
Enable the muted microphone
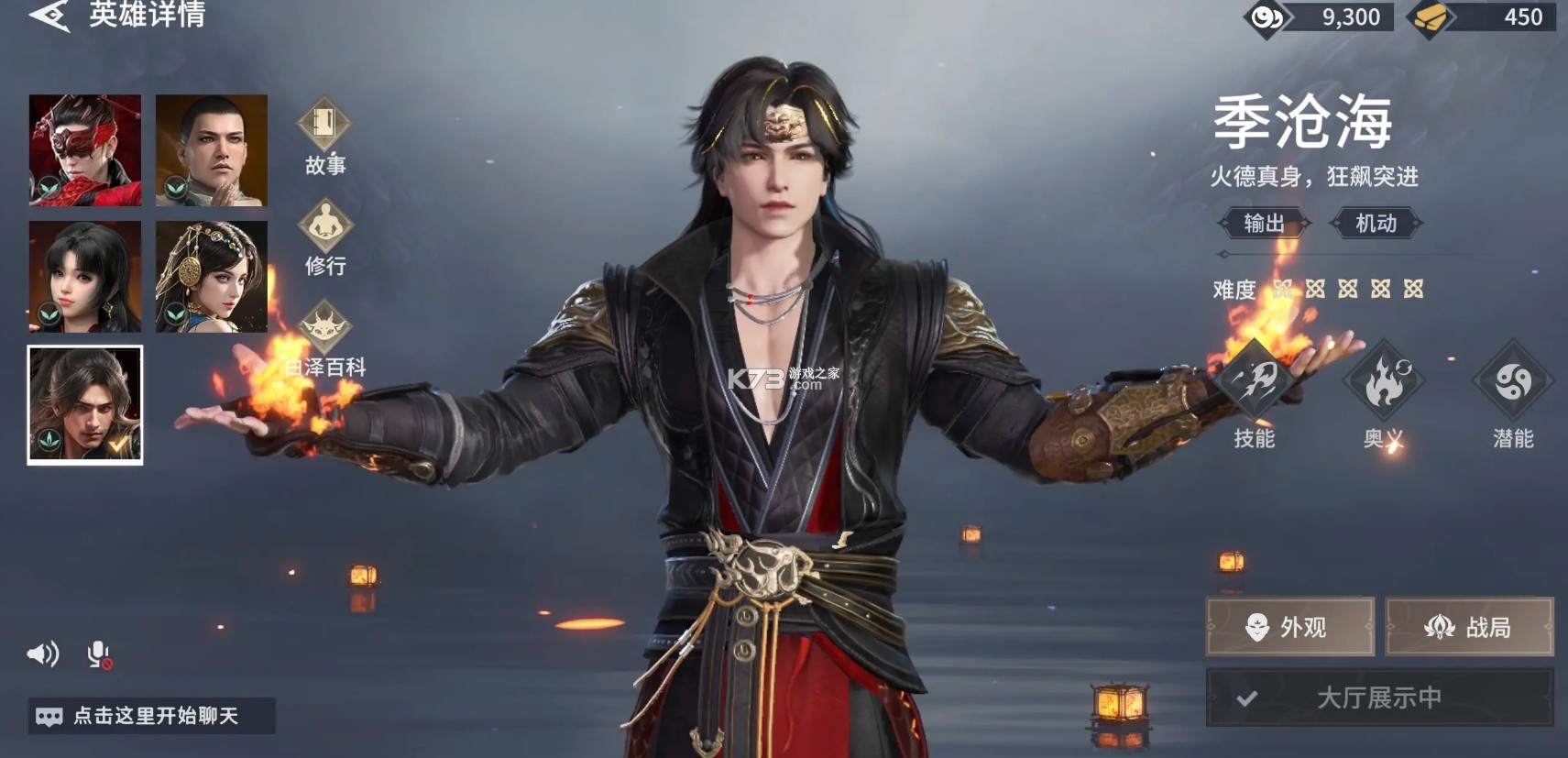pyautogui.click(x=96, y=654)
